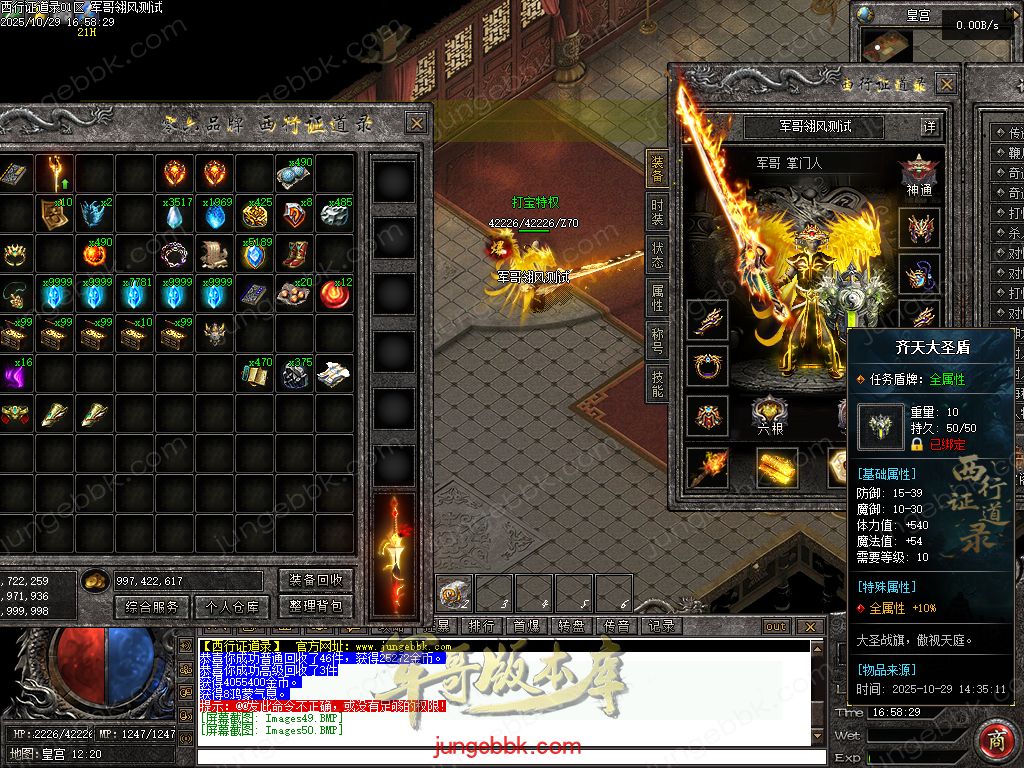The image size is (1024, 768).
Task: Open the 记录 record button
Action: click(x=661, y=626)
